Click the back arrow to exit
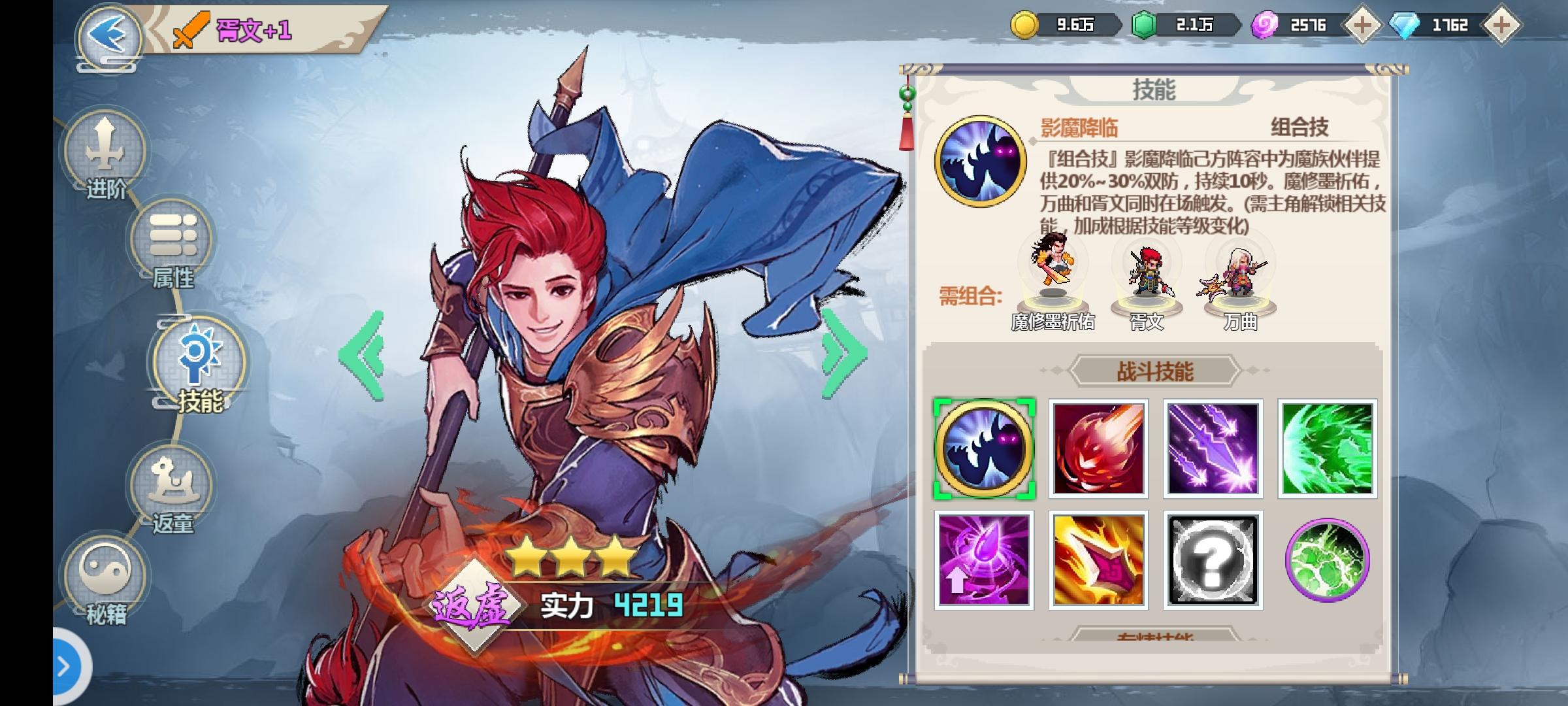 tap(108, 33)
